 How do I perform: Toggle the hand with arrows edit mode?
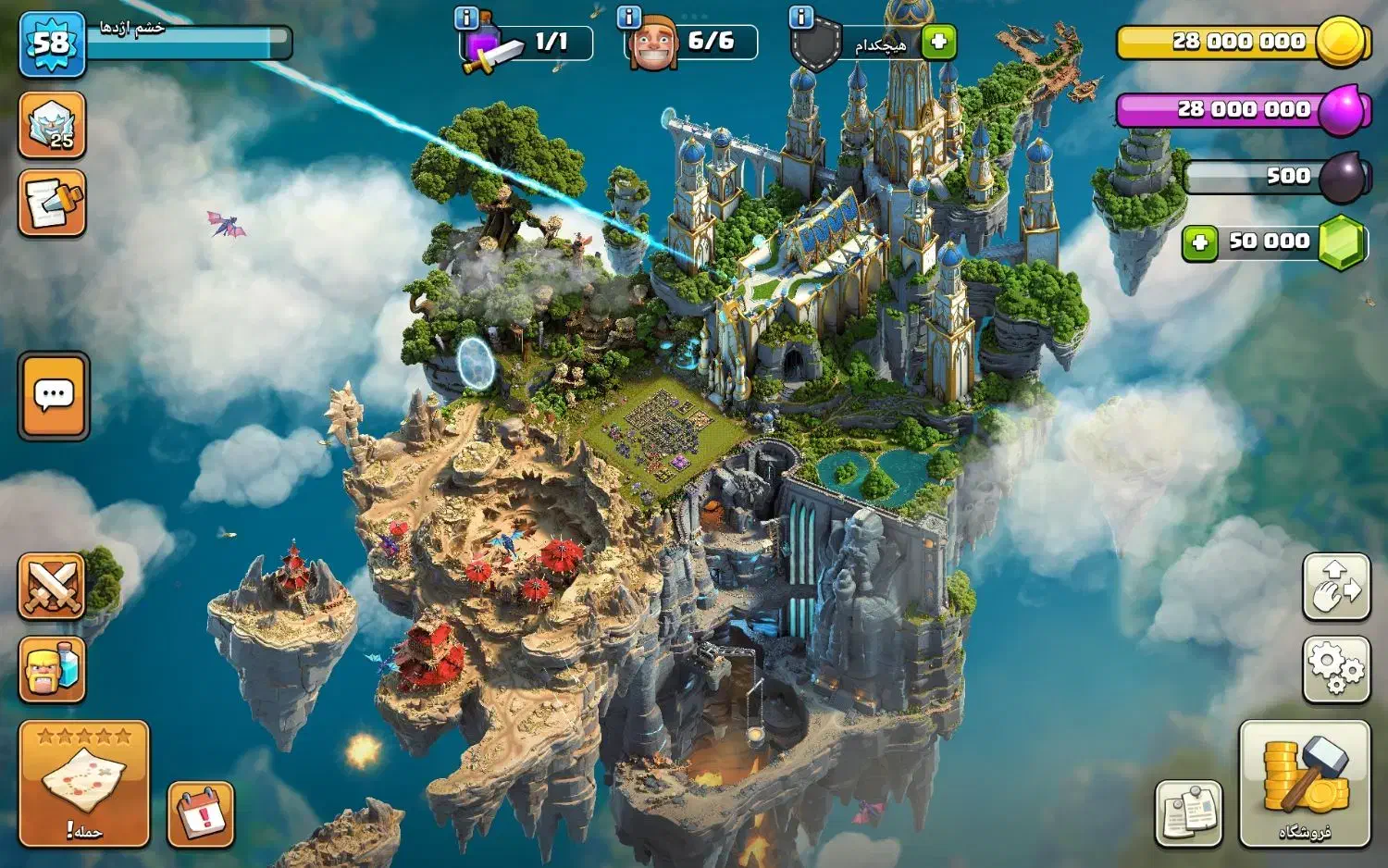[1336, 587]
